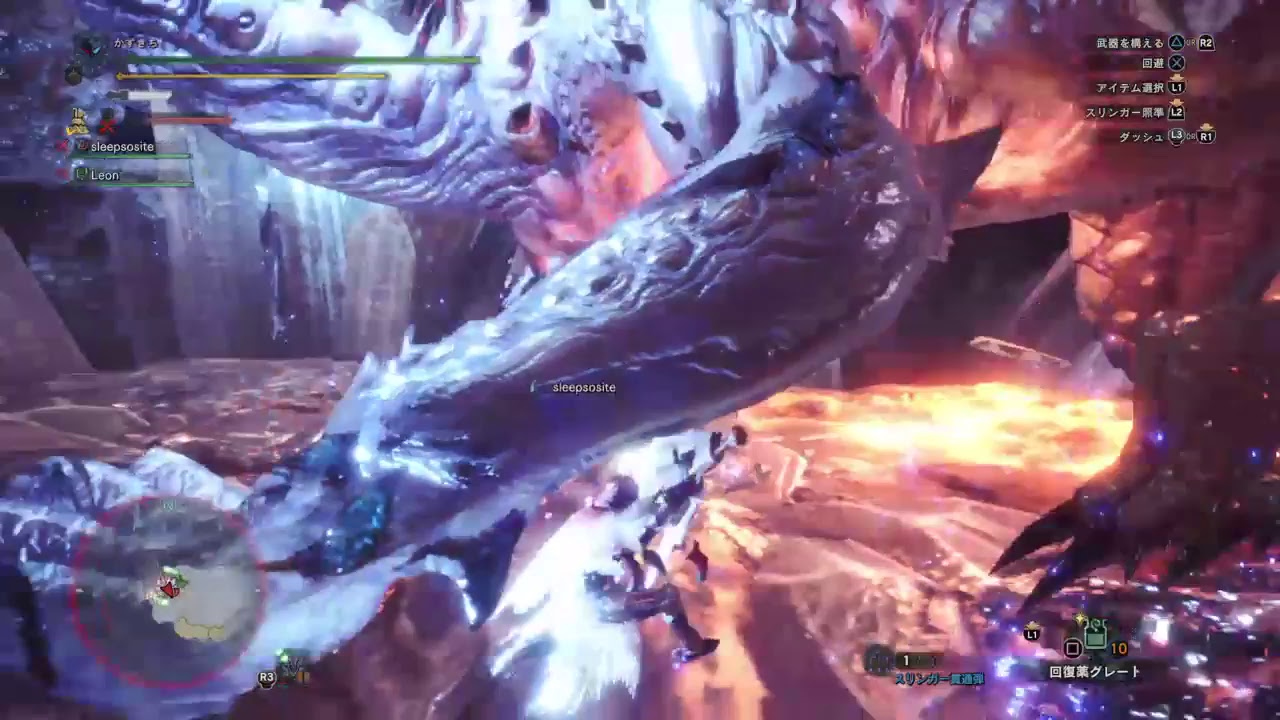
Task: Click the L1 button icon above the item slot
Action: 1031,635
